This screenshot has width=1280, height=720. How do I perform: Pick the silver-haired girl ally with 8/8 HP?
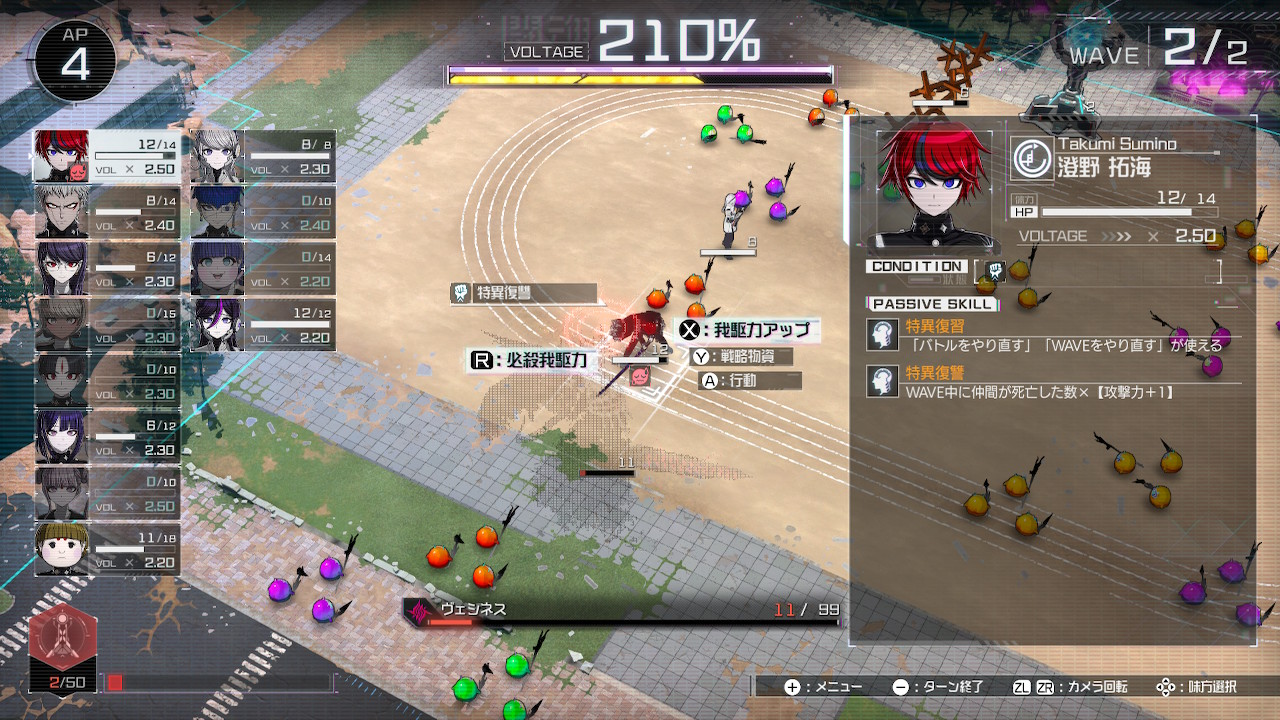coord(262,156)
